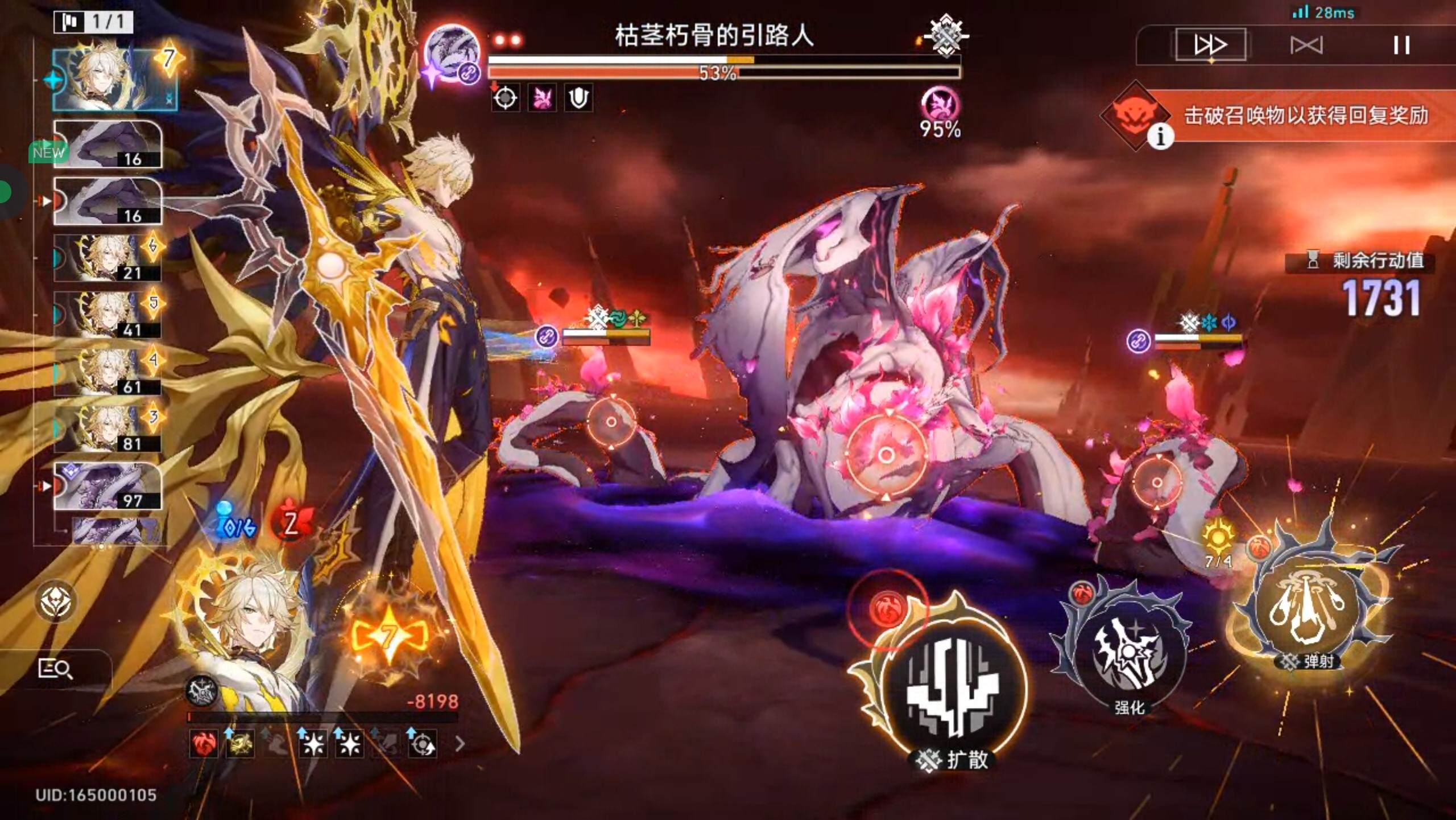This screenshot has width=1456, height=820.
Task: Open the round emblem button above magnifier
Action: [57, 601]
